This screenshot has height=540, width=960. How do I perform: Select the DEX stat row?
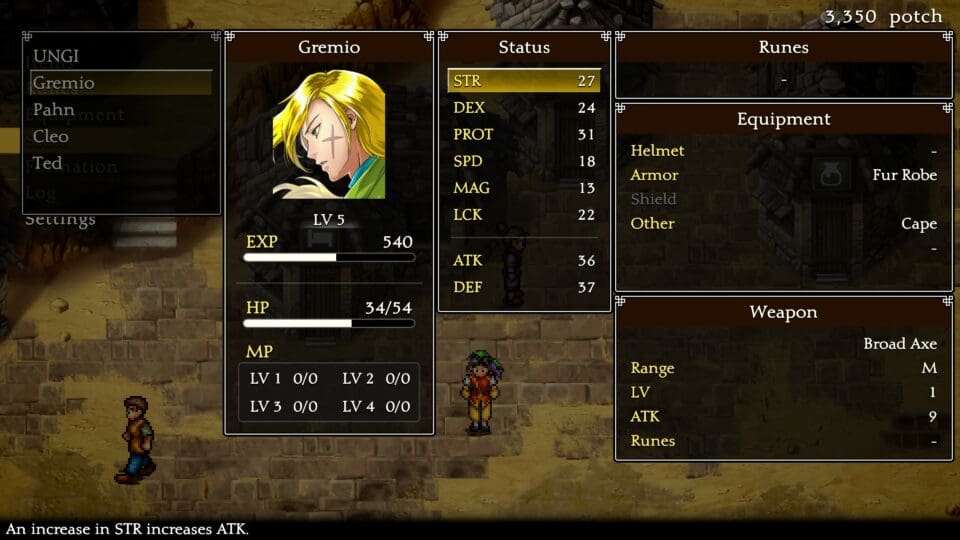tap(523, 108)
